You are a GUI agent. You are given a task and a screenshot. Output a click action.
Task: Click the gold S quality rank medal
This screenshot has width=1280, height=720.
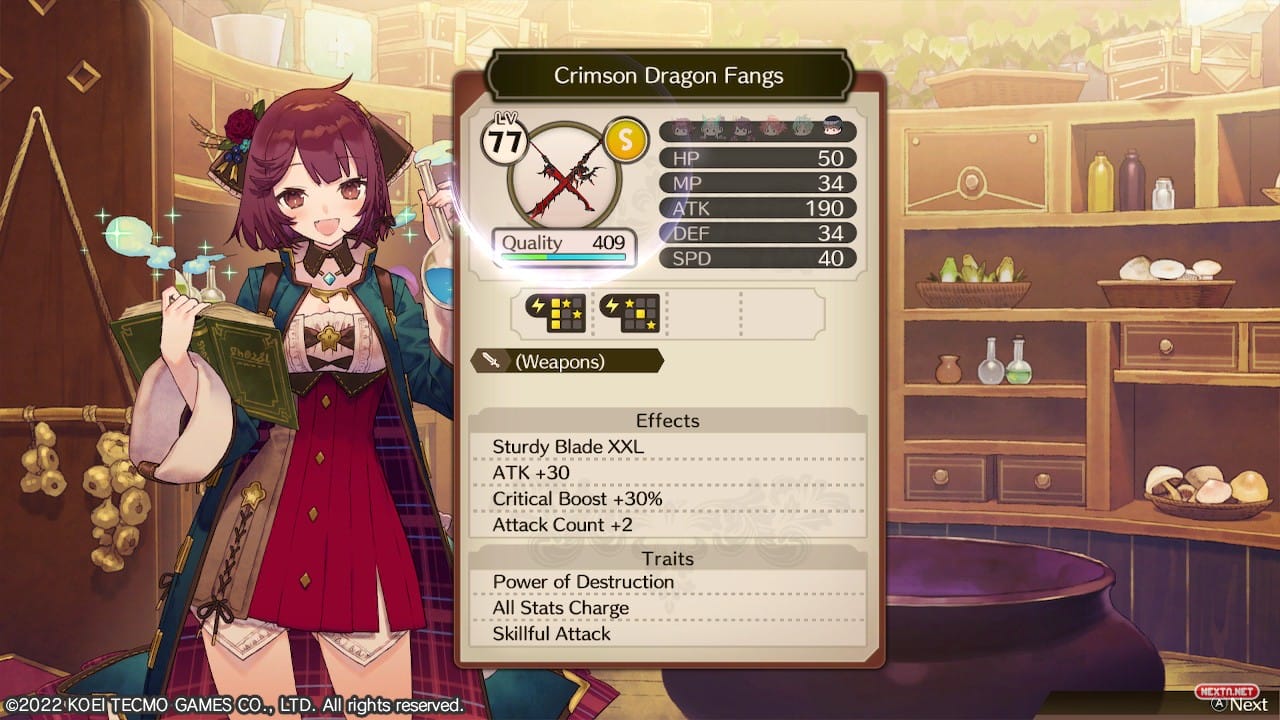tap(625, 140)
